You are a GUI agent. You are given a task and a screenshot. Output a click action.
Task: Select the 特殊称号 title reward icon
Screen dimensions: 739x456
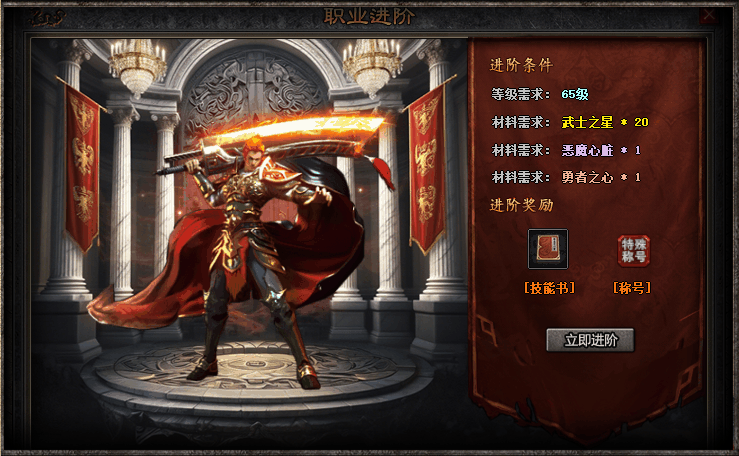(x=633, y=250)
